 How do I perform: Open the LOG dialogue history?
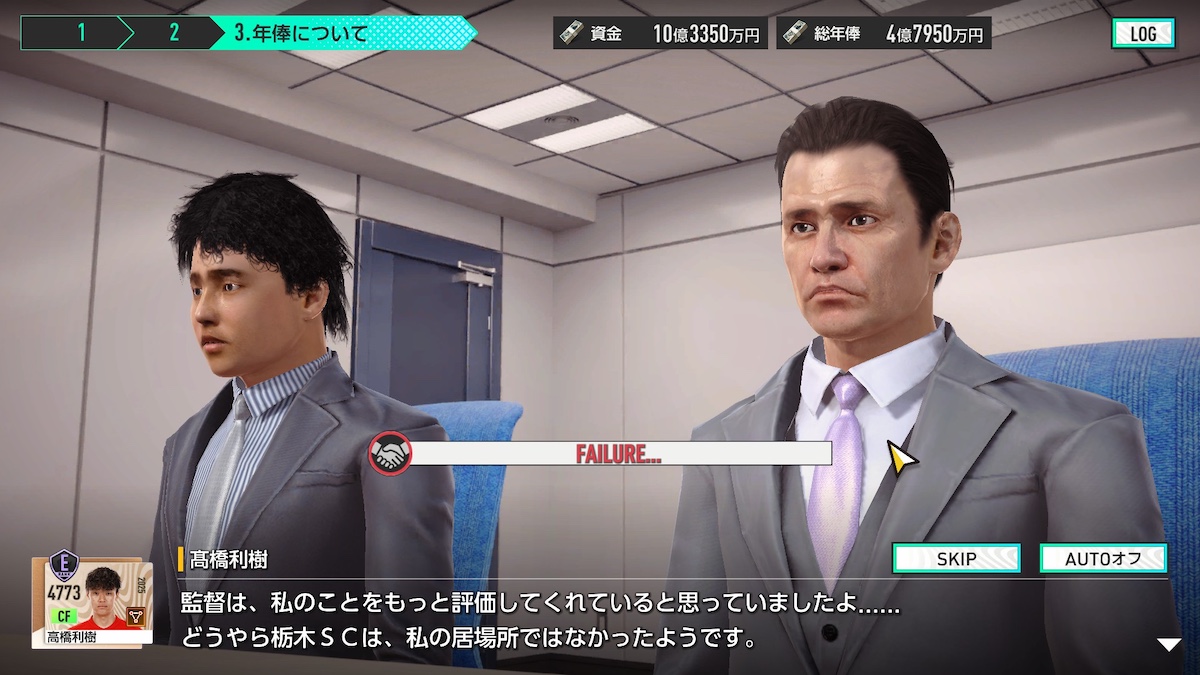click(1143, 33)
